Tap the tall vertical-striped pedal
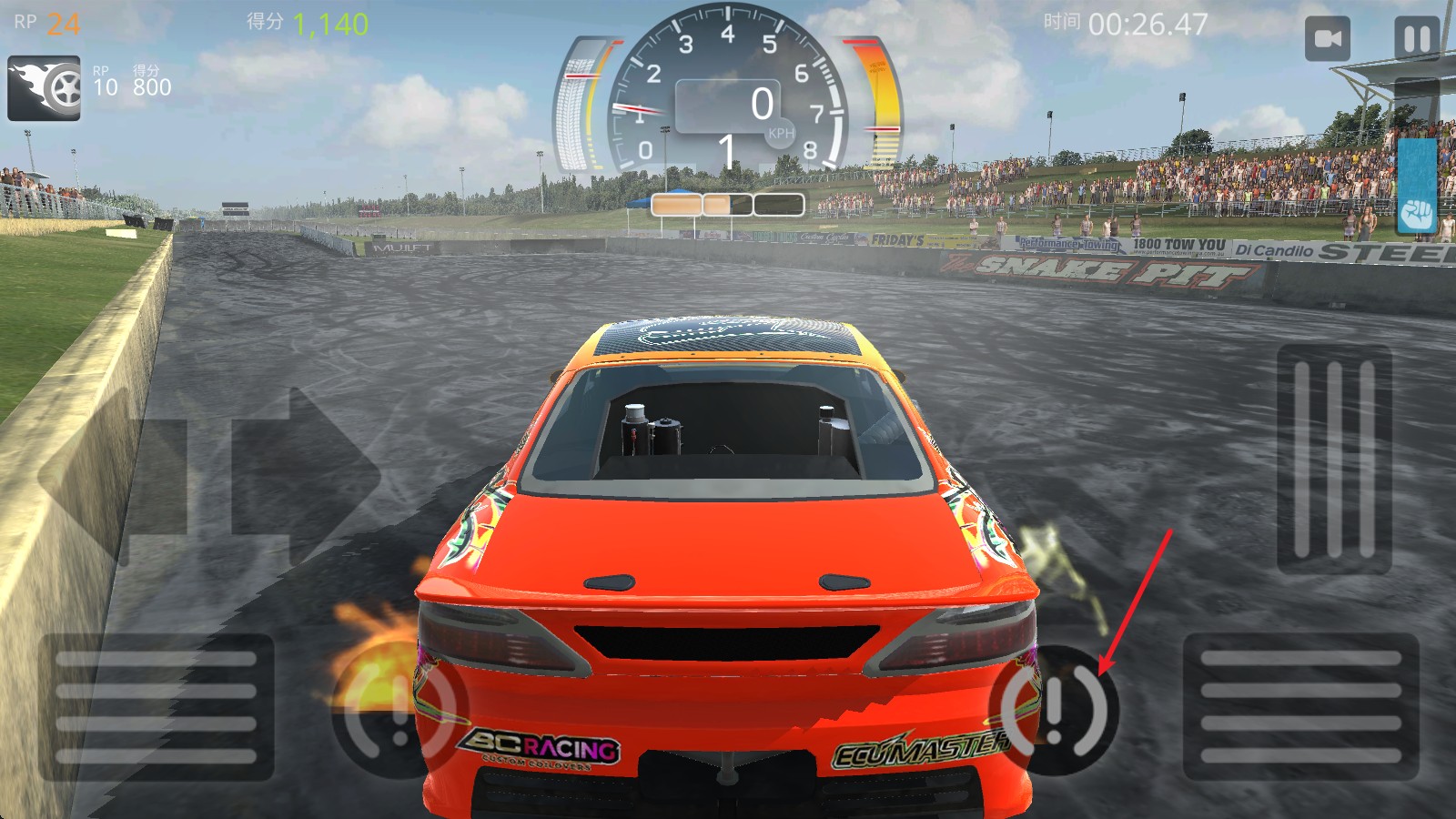 tap(1334, 459)
